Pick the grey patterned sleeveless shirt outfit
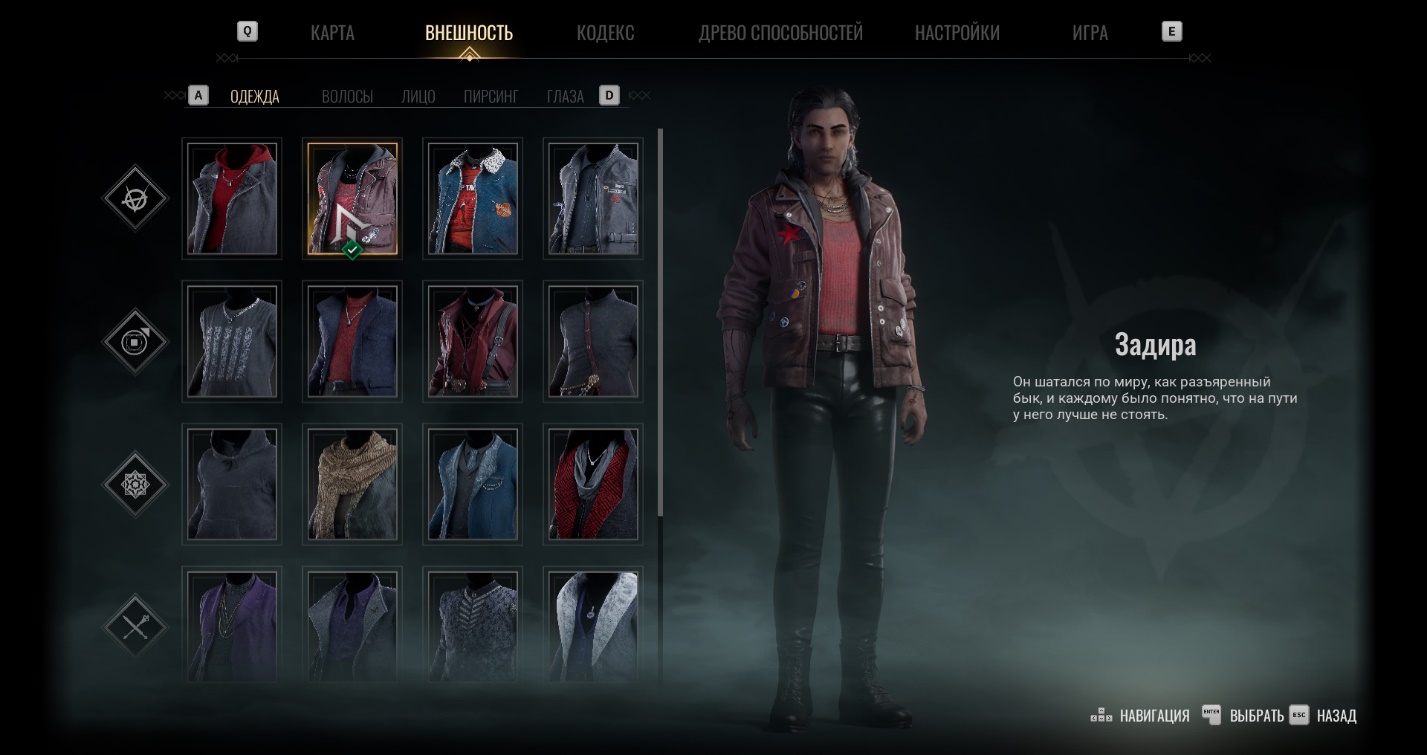Screen dimensions: 1427x755 tap(232, 341)
